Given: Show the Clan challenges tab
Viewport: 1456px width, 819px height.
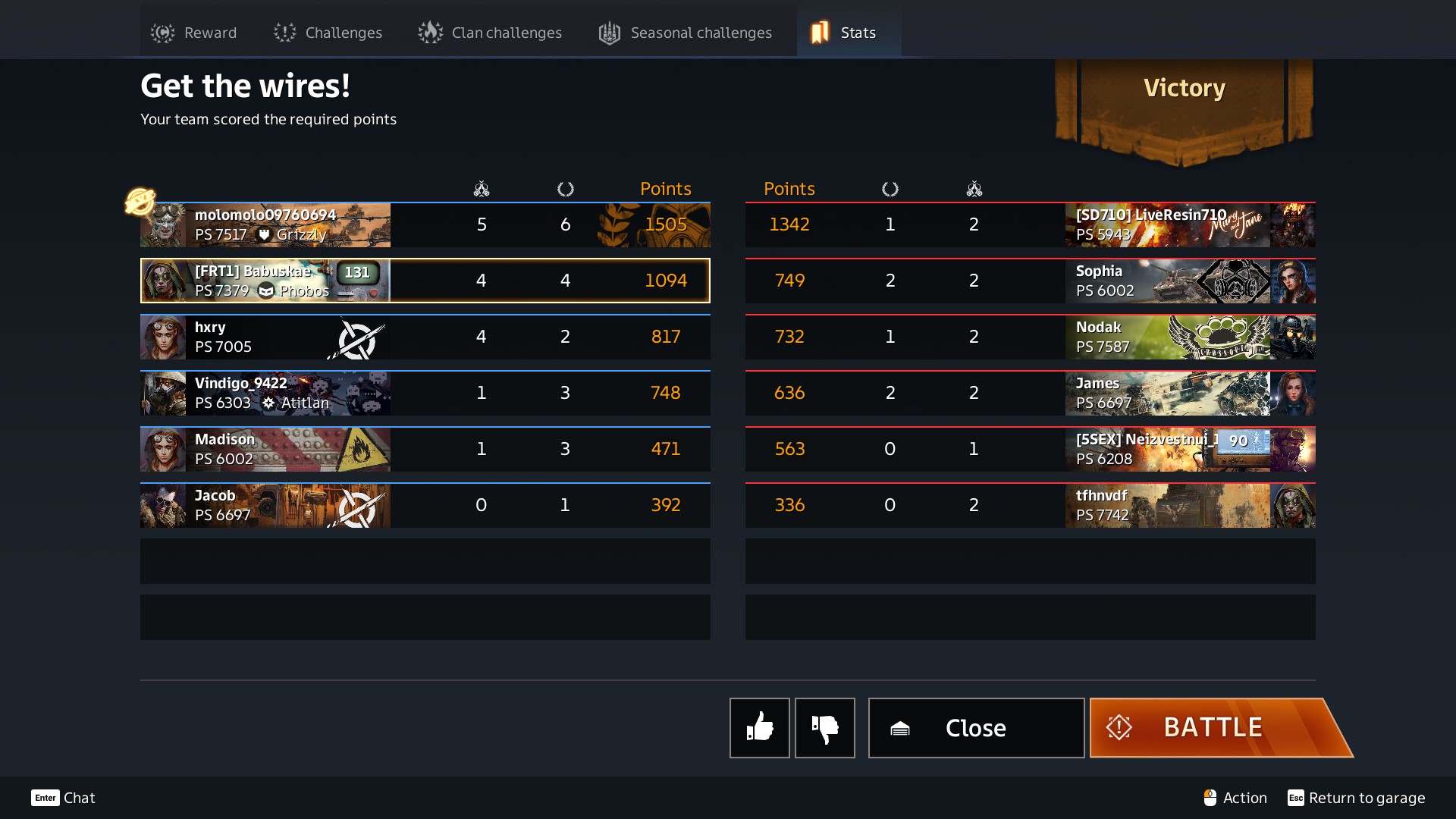Looking at the screenshot, I should tap(490, 33).
